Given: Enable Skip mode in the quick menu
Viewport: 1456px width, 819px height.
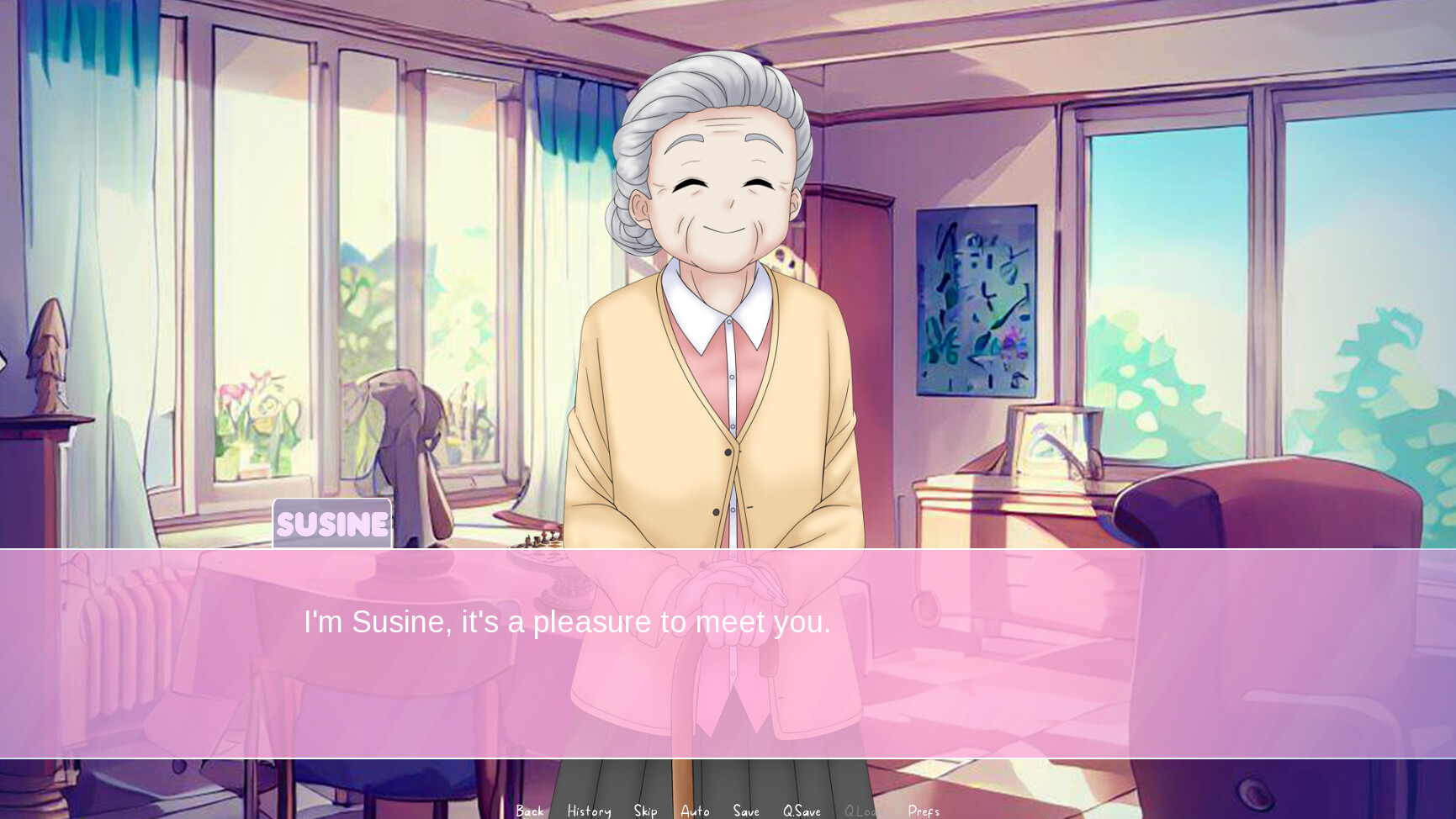Looking at the screenshot, I should [x=644, y=810].
